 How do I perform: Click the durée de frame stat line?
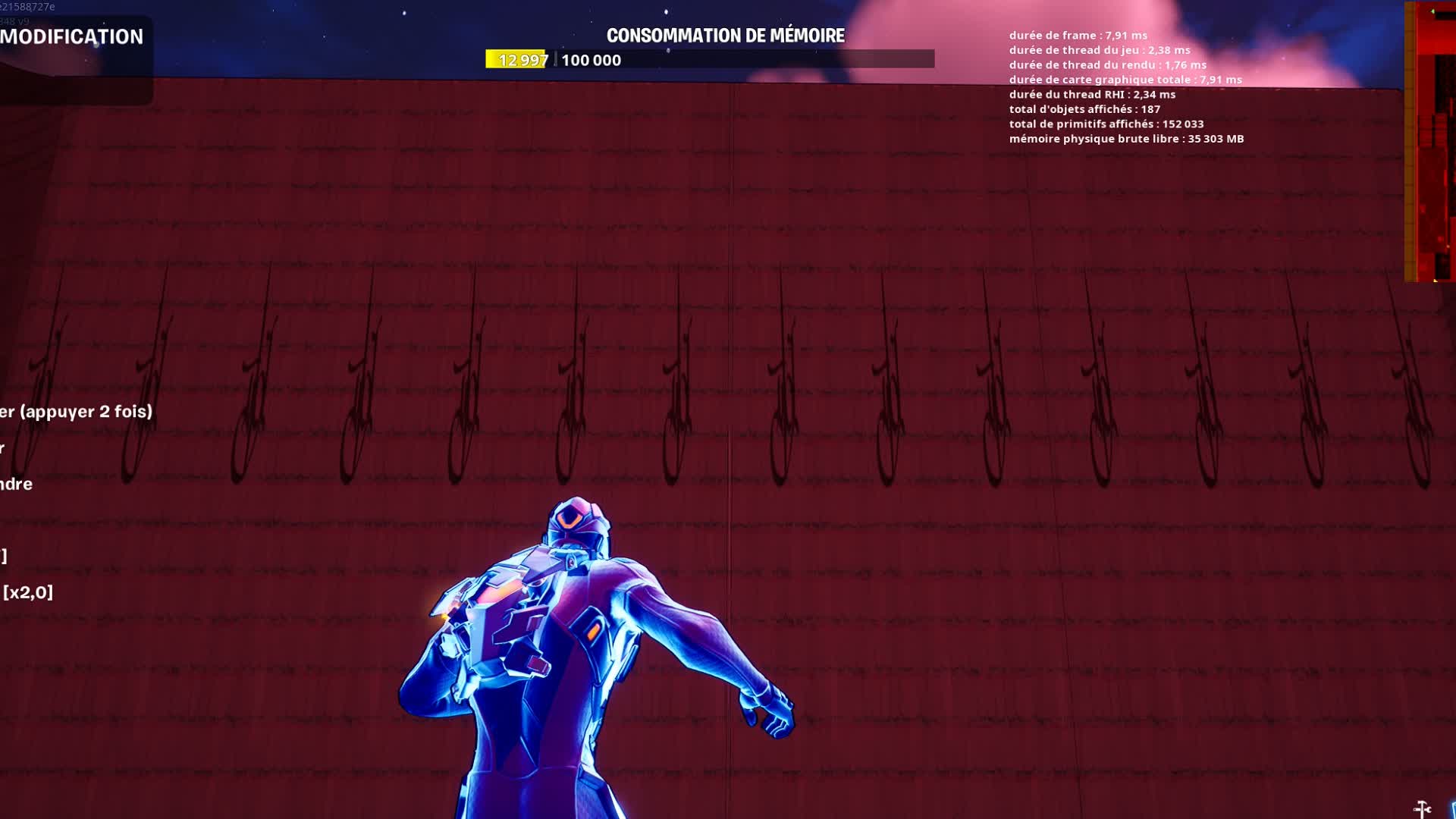coord(1077,34)
